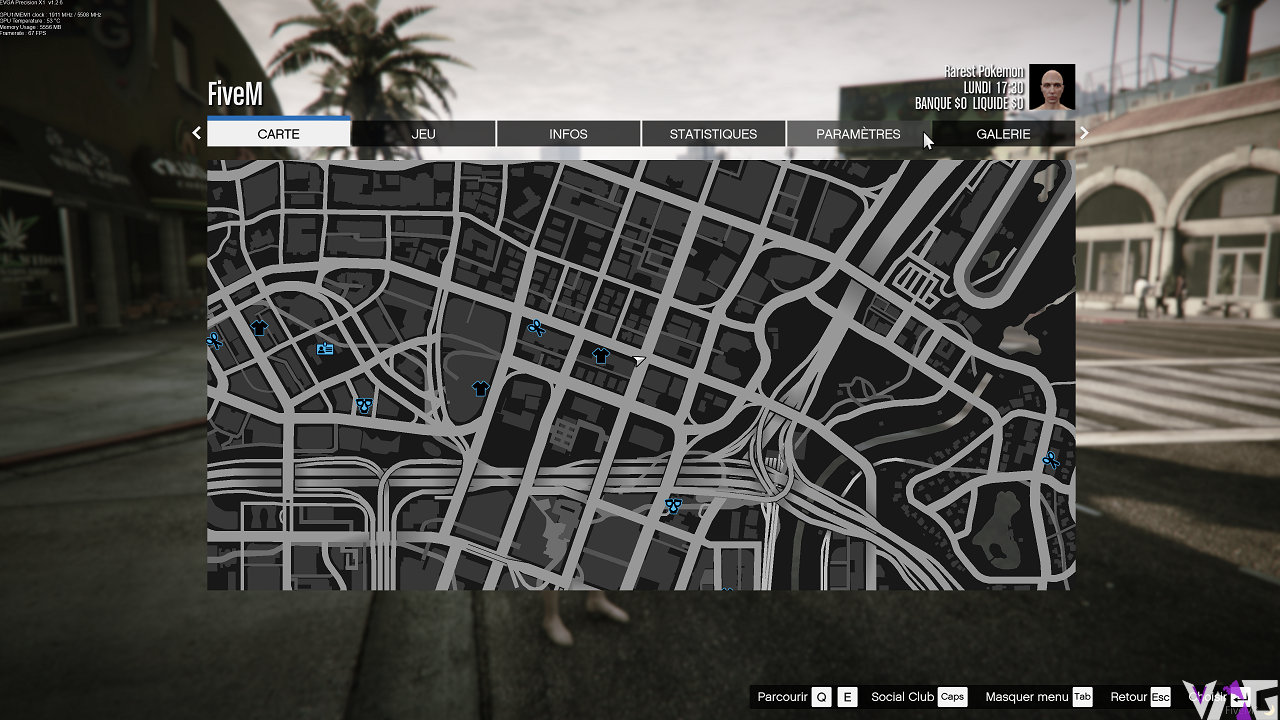
Task: Select the westernmost t-shirt shop blip
Action: pyautogui.click(x=258, y=326)
